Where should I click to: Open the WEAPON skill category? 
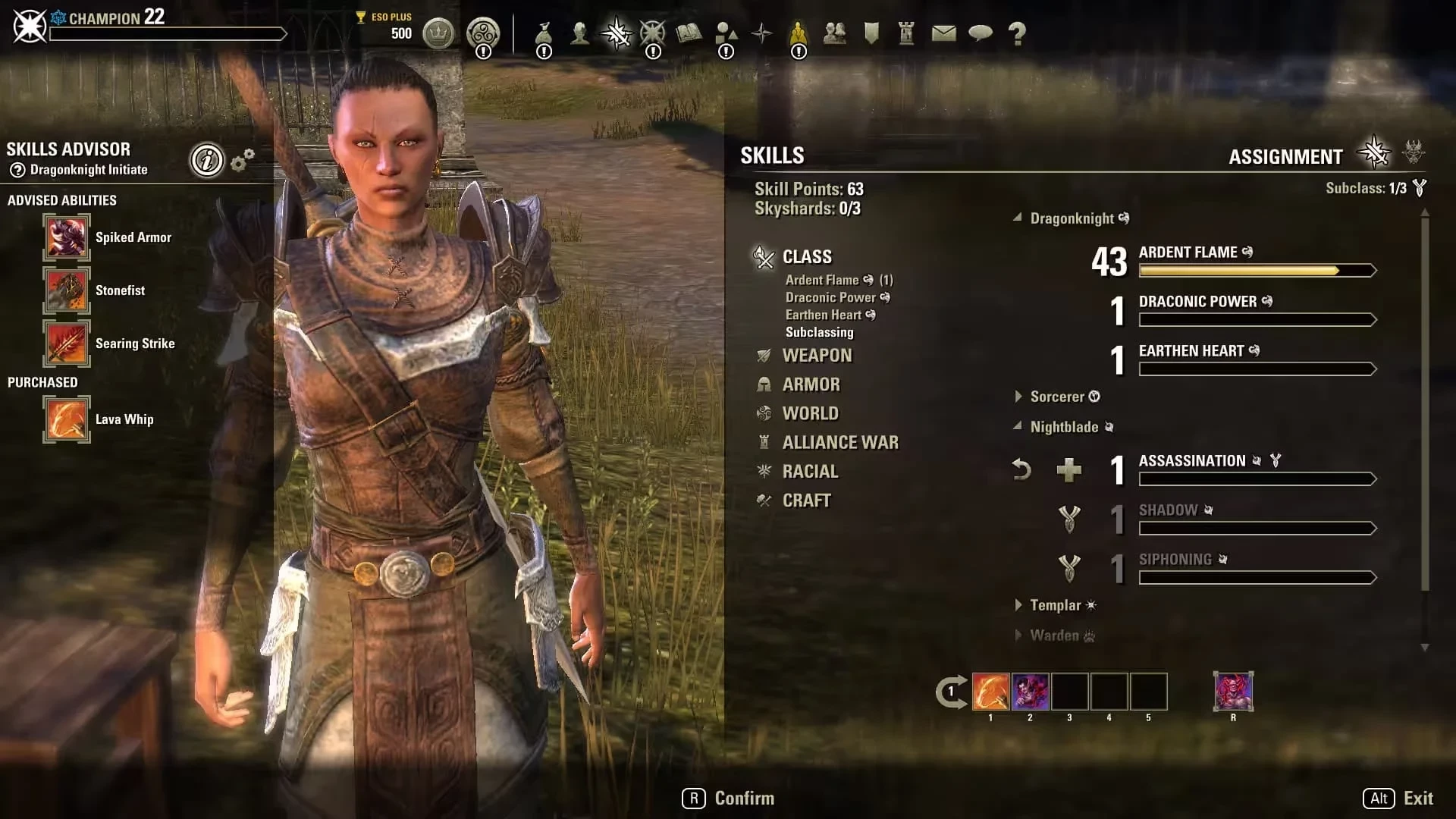point(816,356)
